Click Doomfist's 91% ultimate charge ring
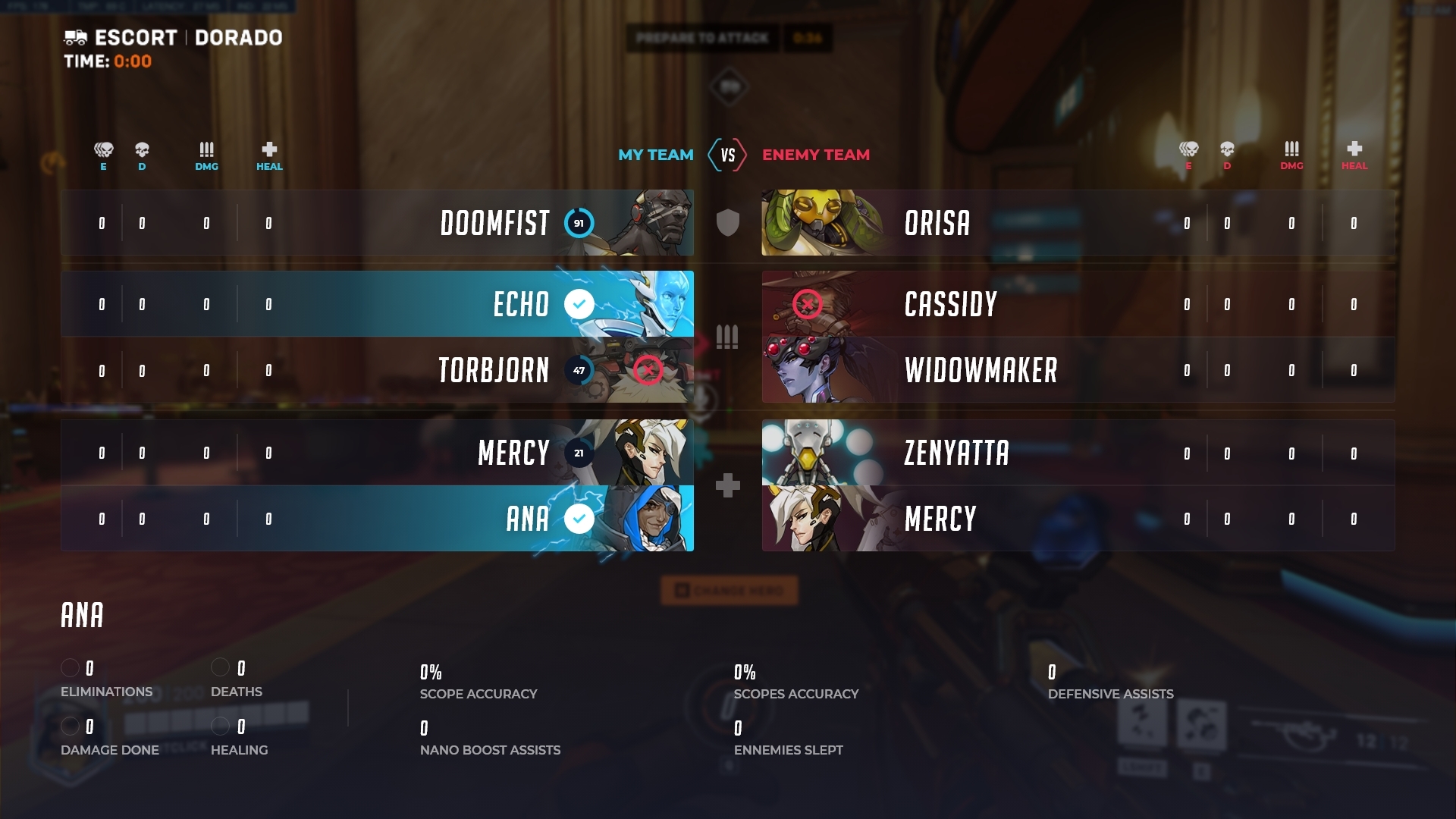Screen dimensions: 1456x819 (x=579, y=223)
